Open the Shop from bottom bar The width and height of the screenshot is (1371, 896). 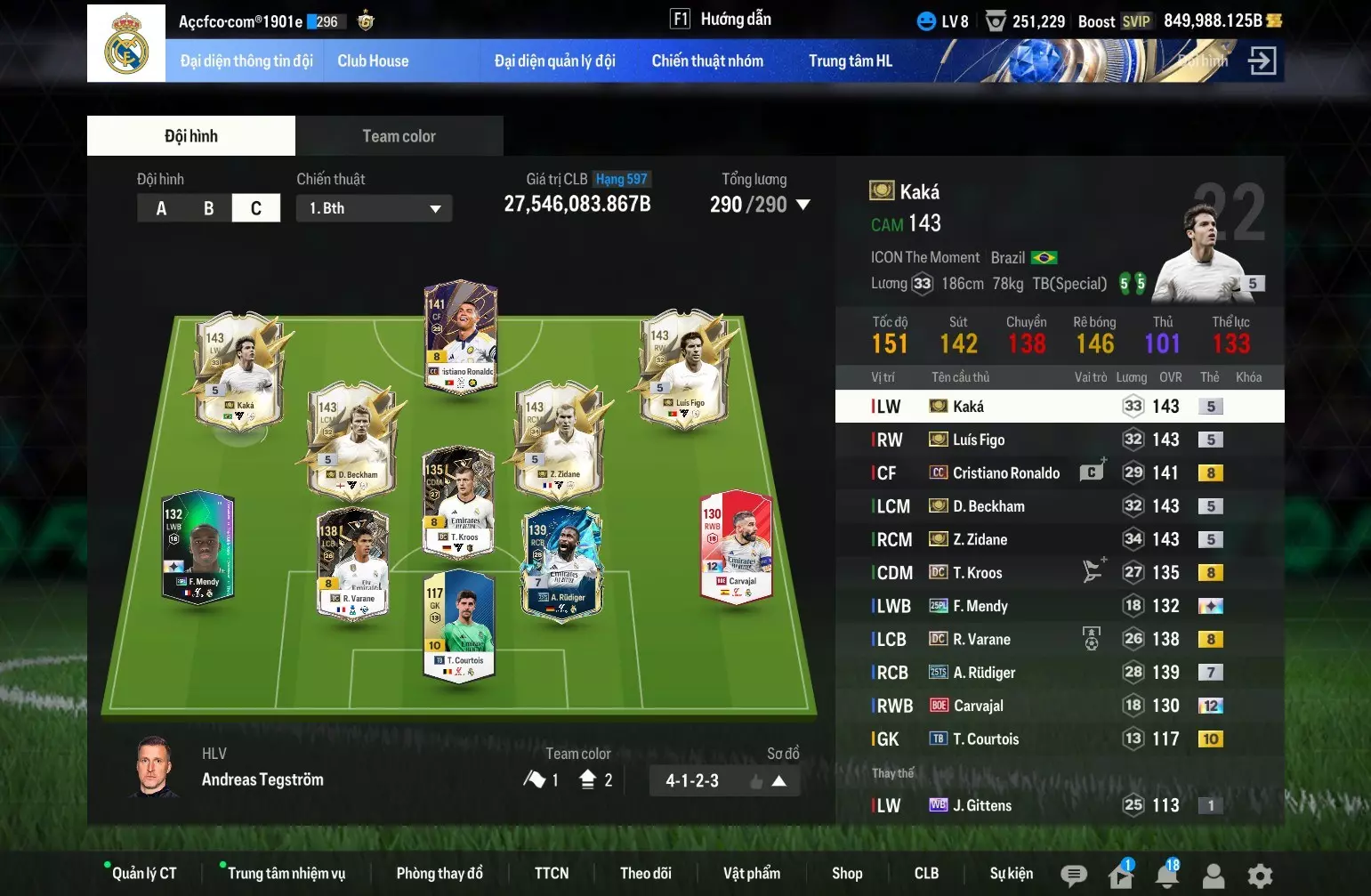[x=847, y=874]
